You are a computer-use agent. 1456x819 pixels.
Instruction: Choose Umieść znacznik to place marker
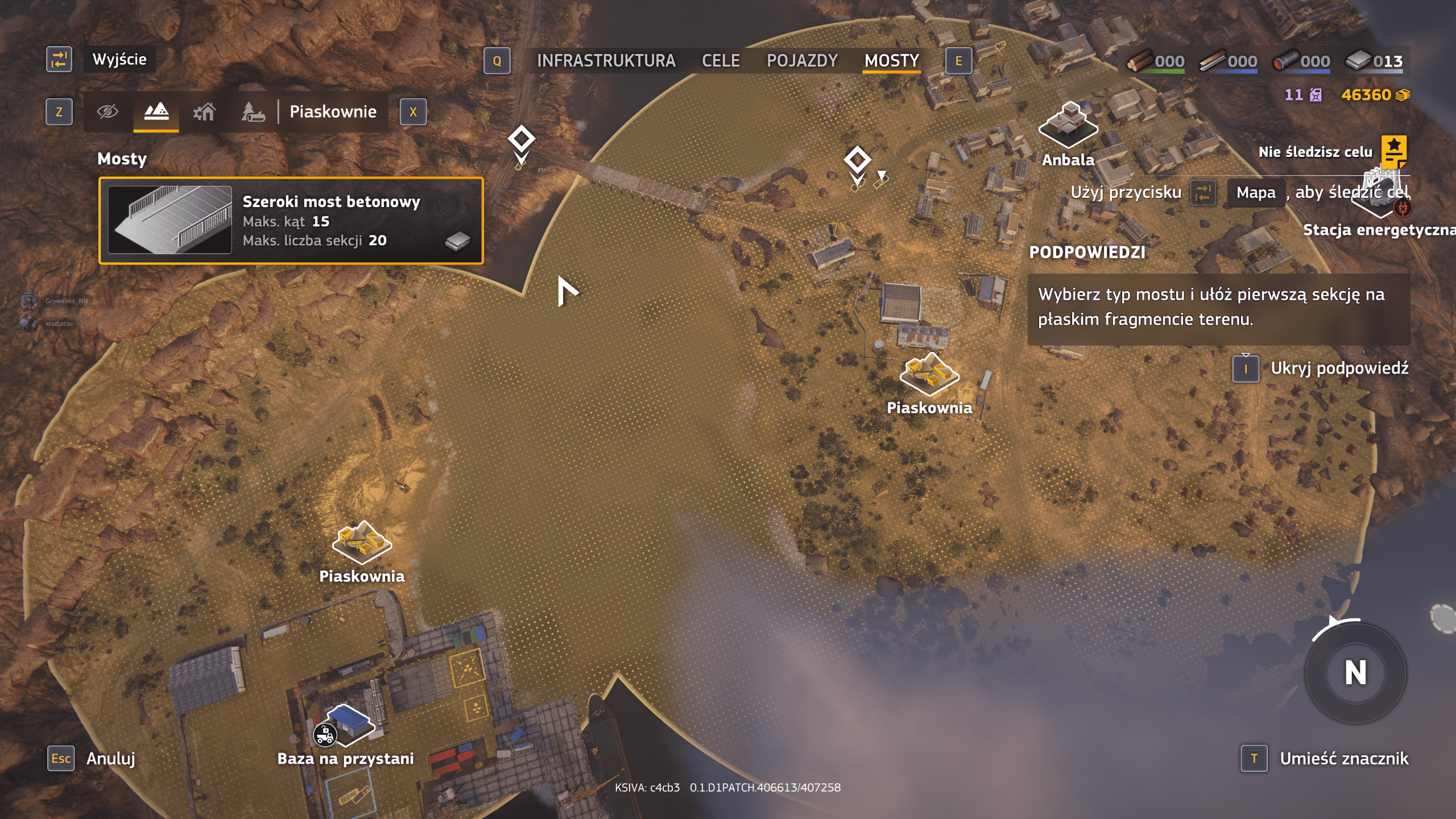[1343, 758]
